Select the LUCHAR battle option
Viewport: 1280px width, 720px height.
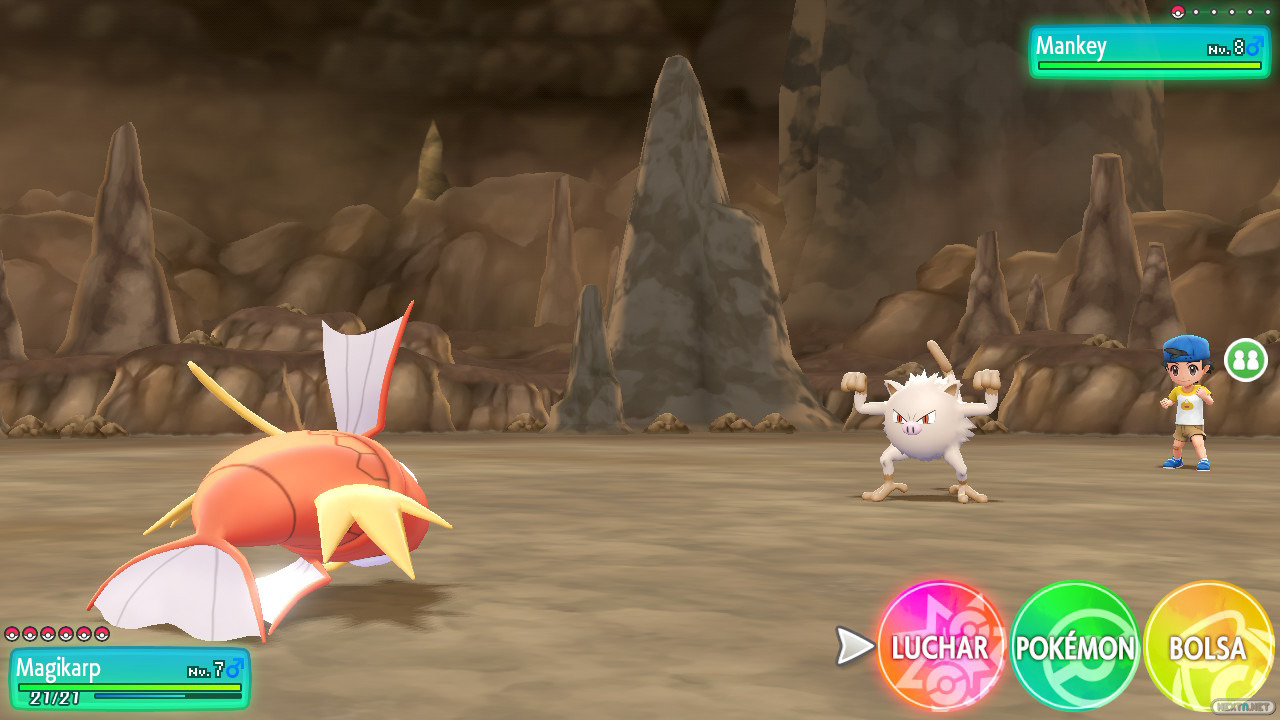(940, 647)
